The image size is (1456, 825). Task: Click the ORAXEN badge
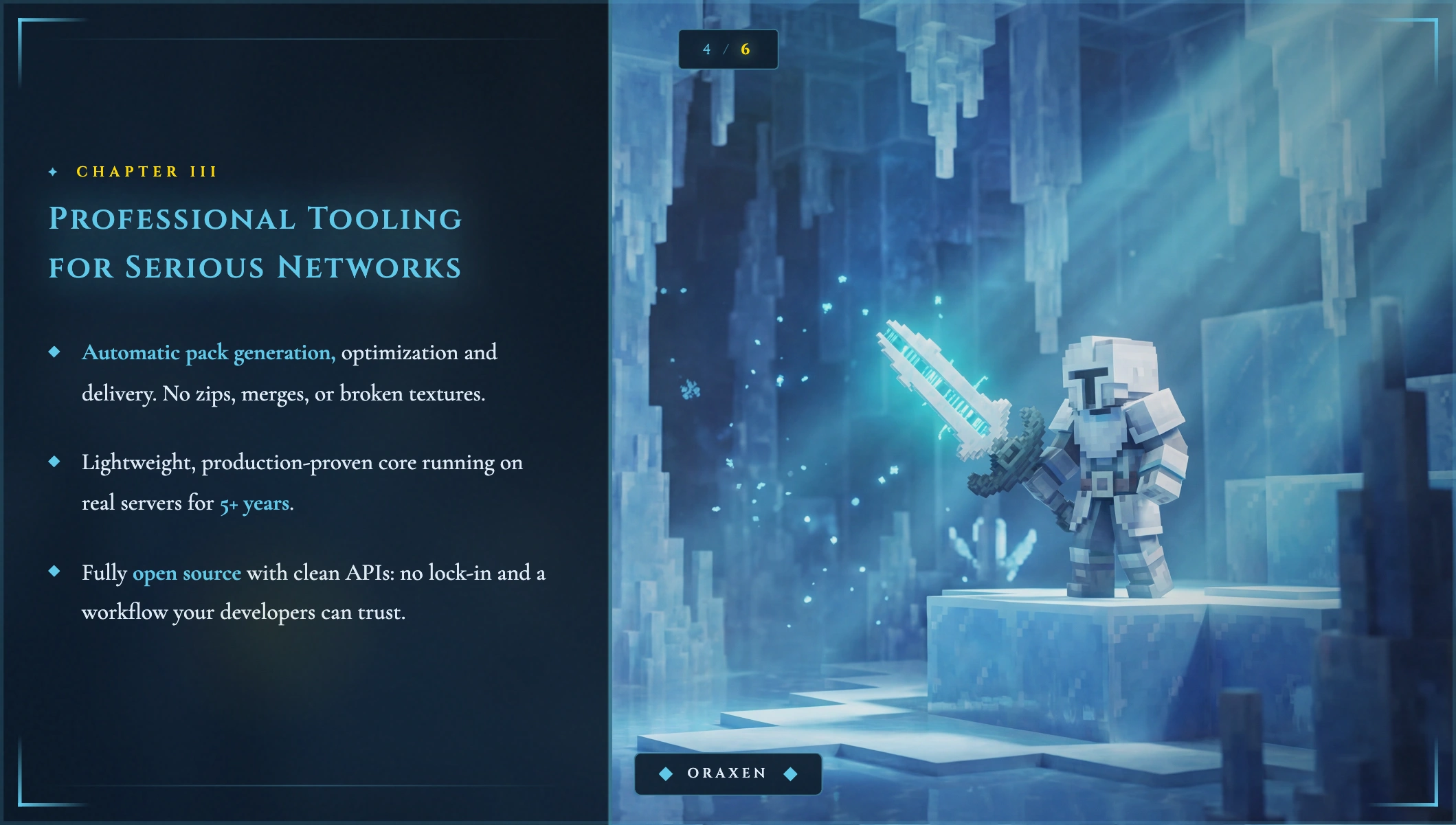pyautogui.click(x=728, y=773)
